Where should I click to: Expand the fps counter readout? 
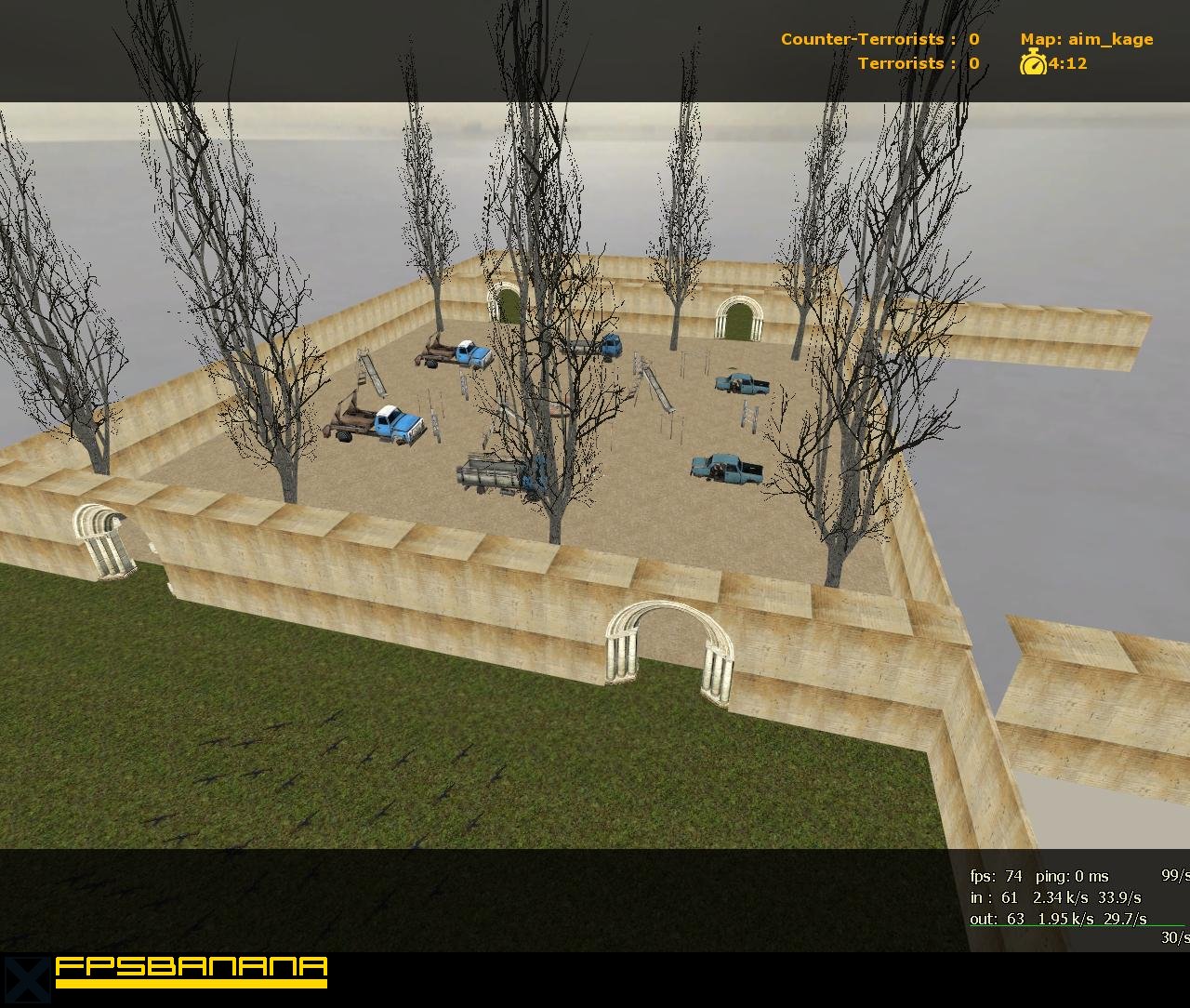pyautogui.click(x=996, y=876)
